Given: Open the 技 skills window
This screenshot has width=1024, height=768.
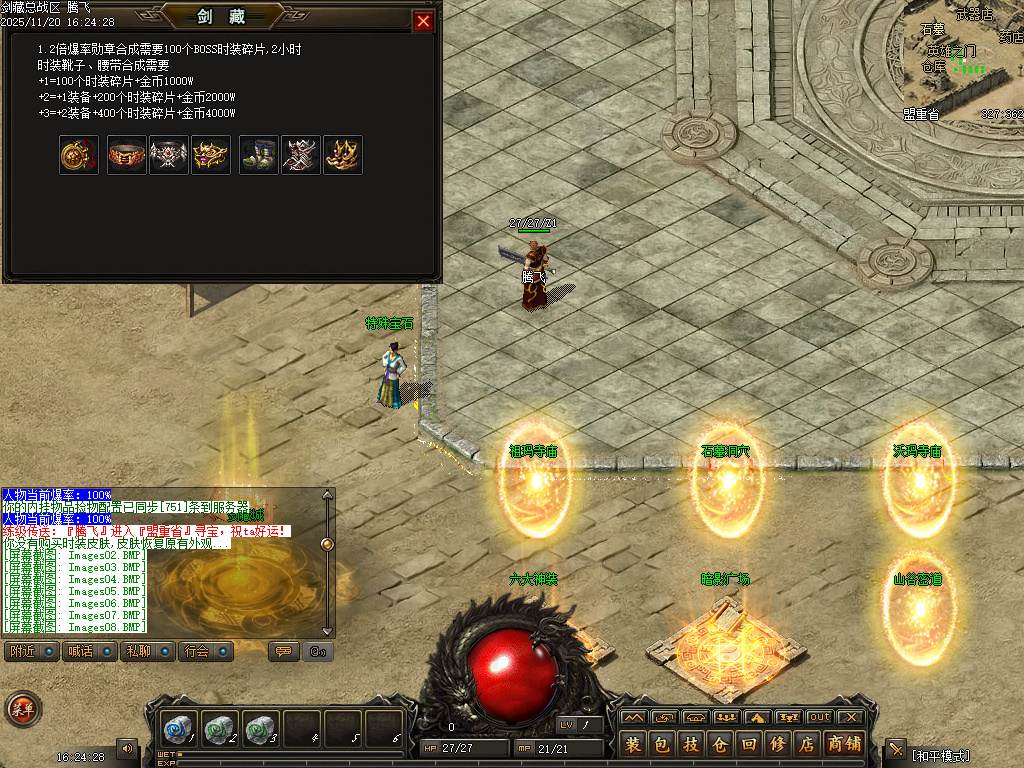Looking at the screenshot, I should click(x=691, y=744).
